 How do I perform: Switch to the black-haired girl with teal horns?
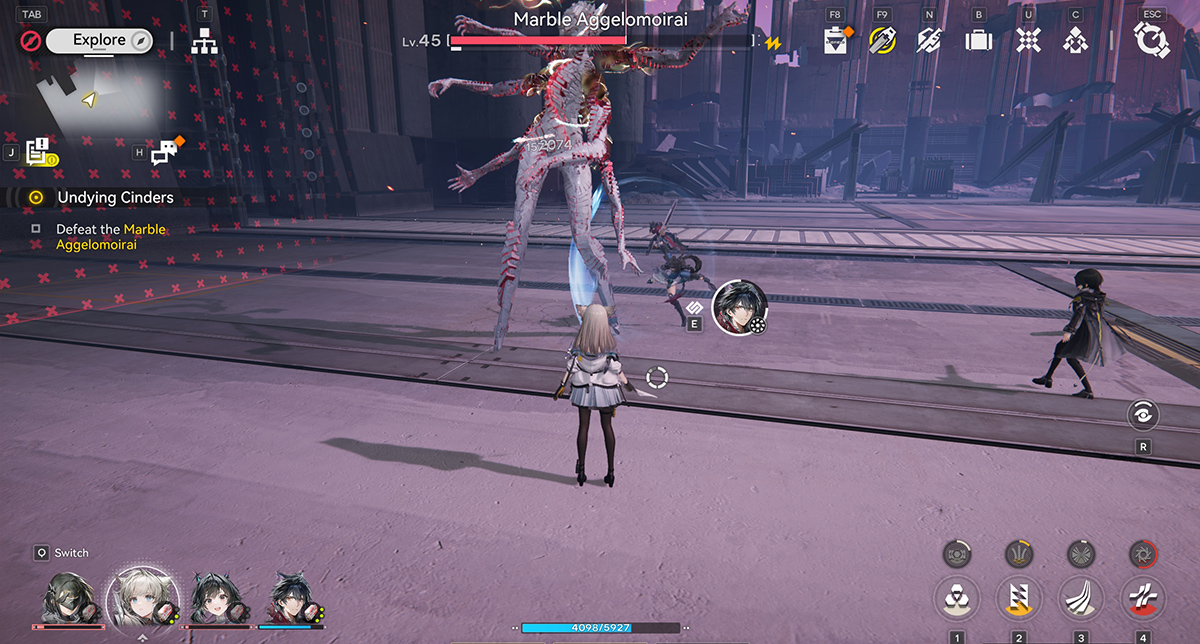(x=216, y=598)
